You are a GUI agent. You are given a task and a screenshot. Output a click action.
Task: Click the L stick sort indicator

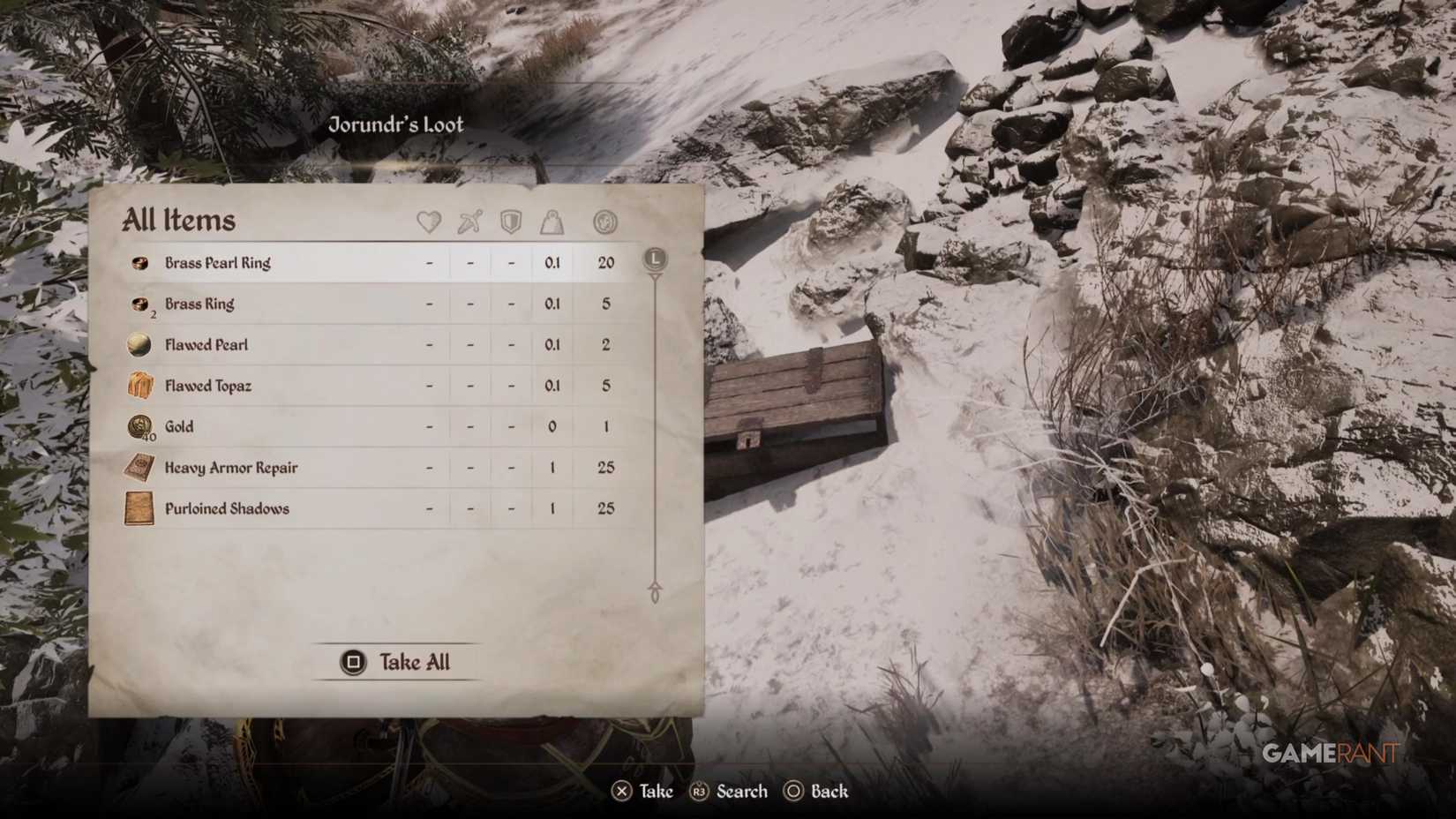[x=655, y=259]
